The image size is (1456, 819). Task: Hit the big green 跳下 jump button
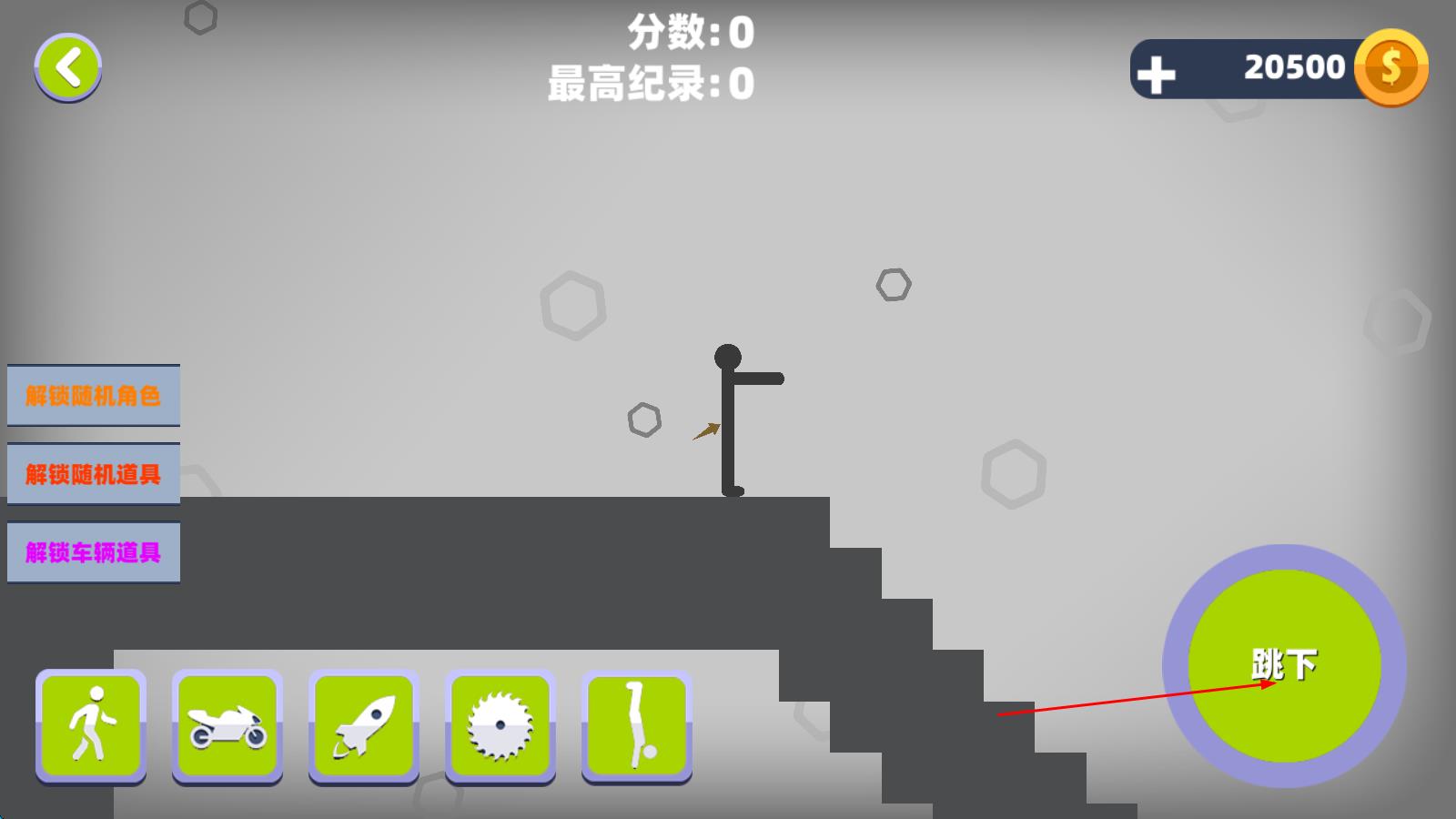pyautogui.click(x=1284, y=665)
